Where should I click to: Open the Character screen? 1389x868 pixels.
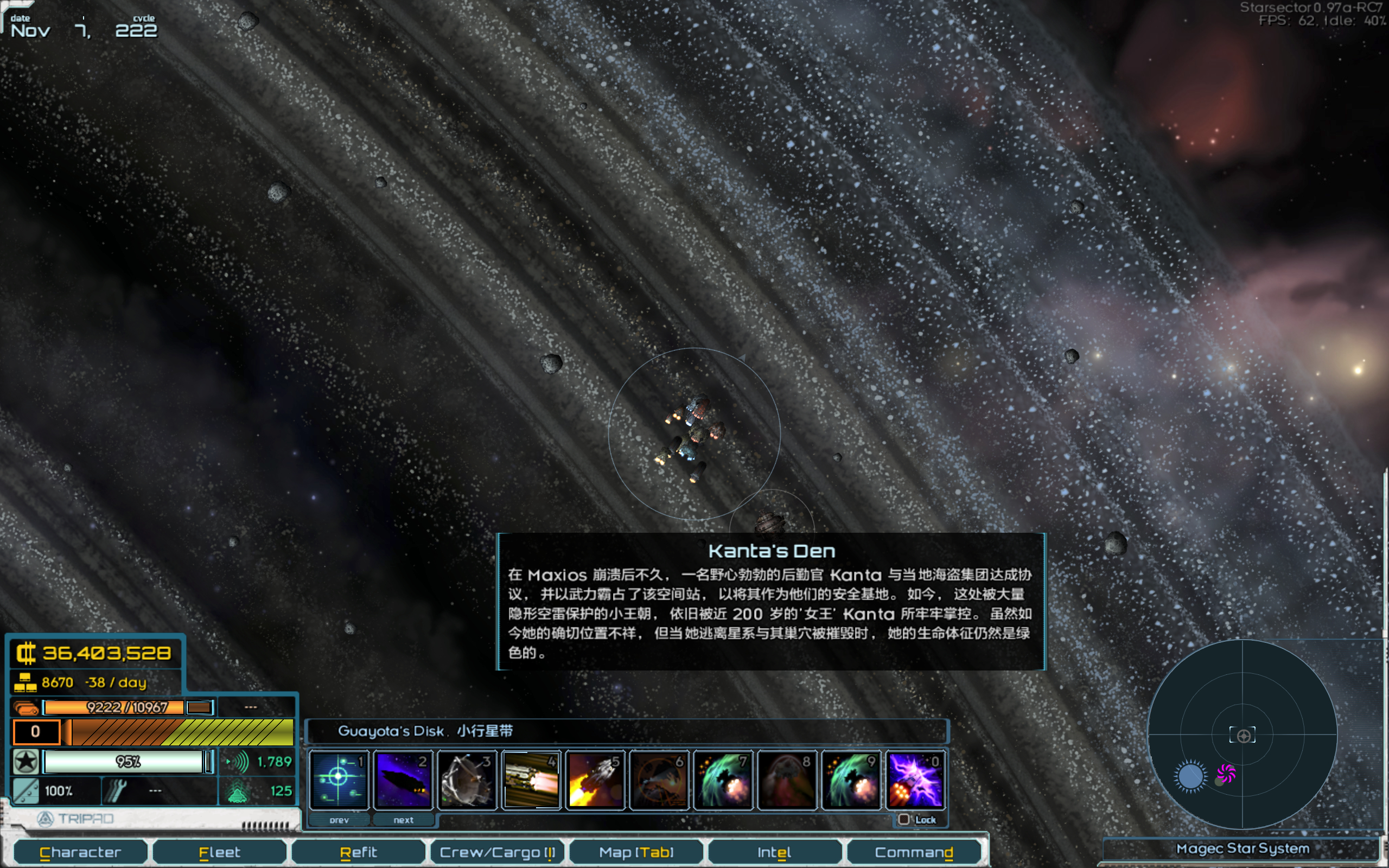click(x=80, y=852)
